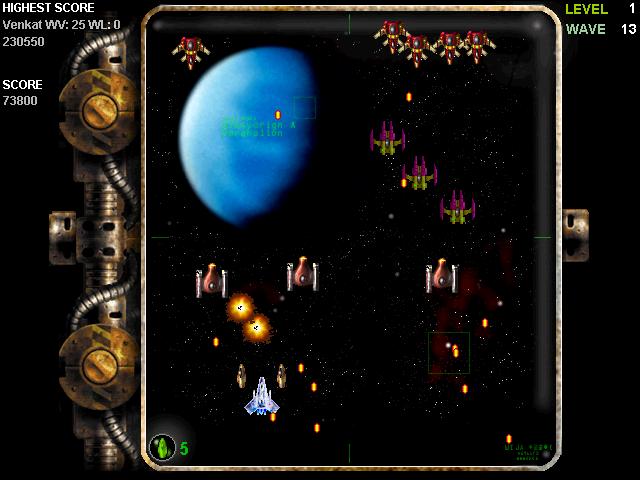Click the green ship lives icon
The height and width of the screenshot is (480, 640).
pyautogui.click(x=162, y=448)
